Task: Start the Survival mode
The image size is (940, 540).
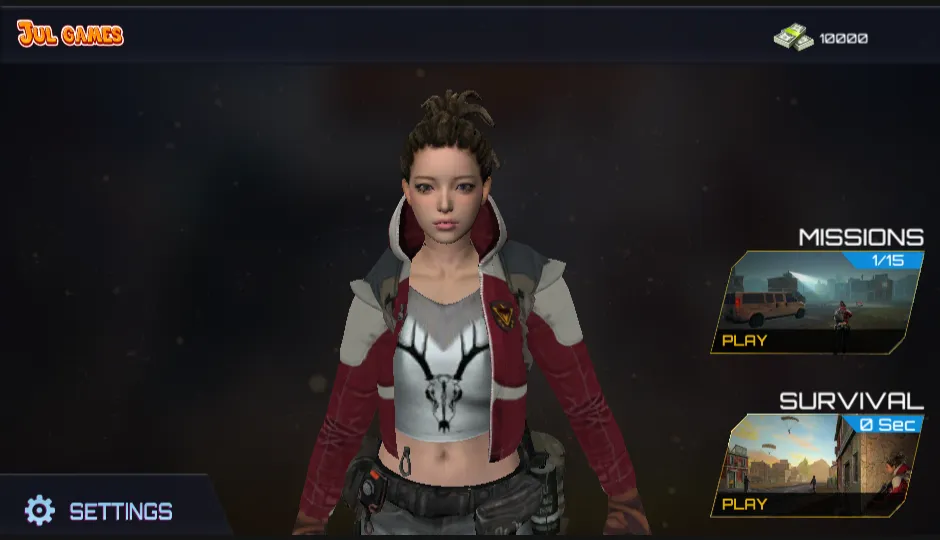Action: [745, 504]
